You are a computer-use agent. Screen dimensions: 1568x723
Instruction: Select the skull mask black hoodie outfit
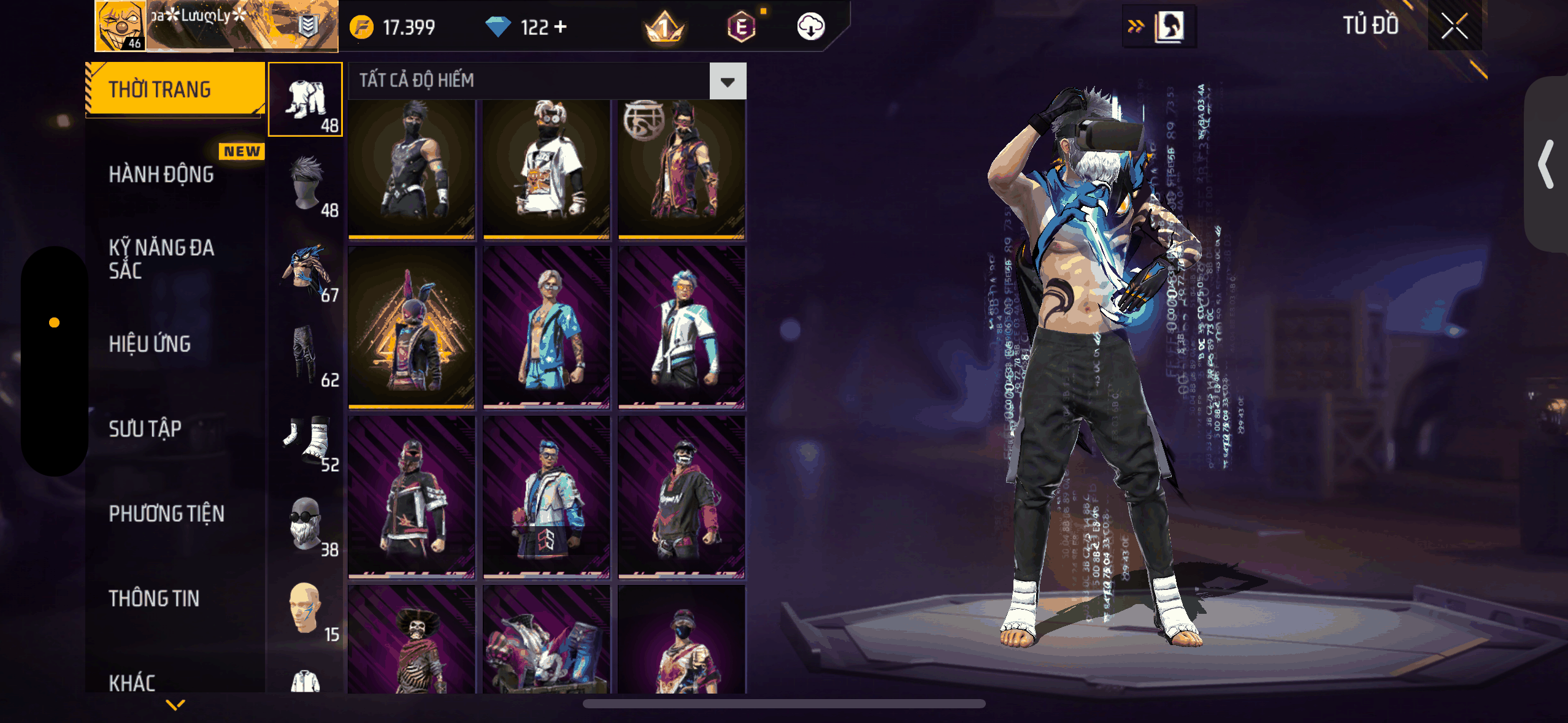pos(682,497)
